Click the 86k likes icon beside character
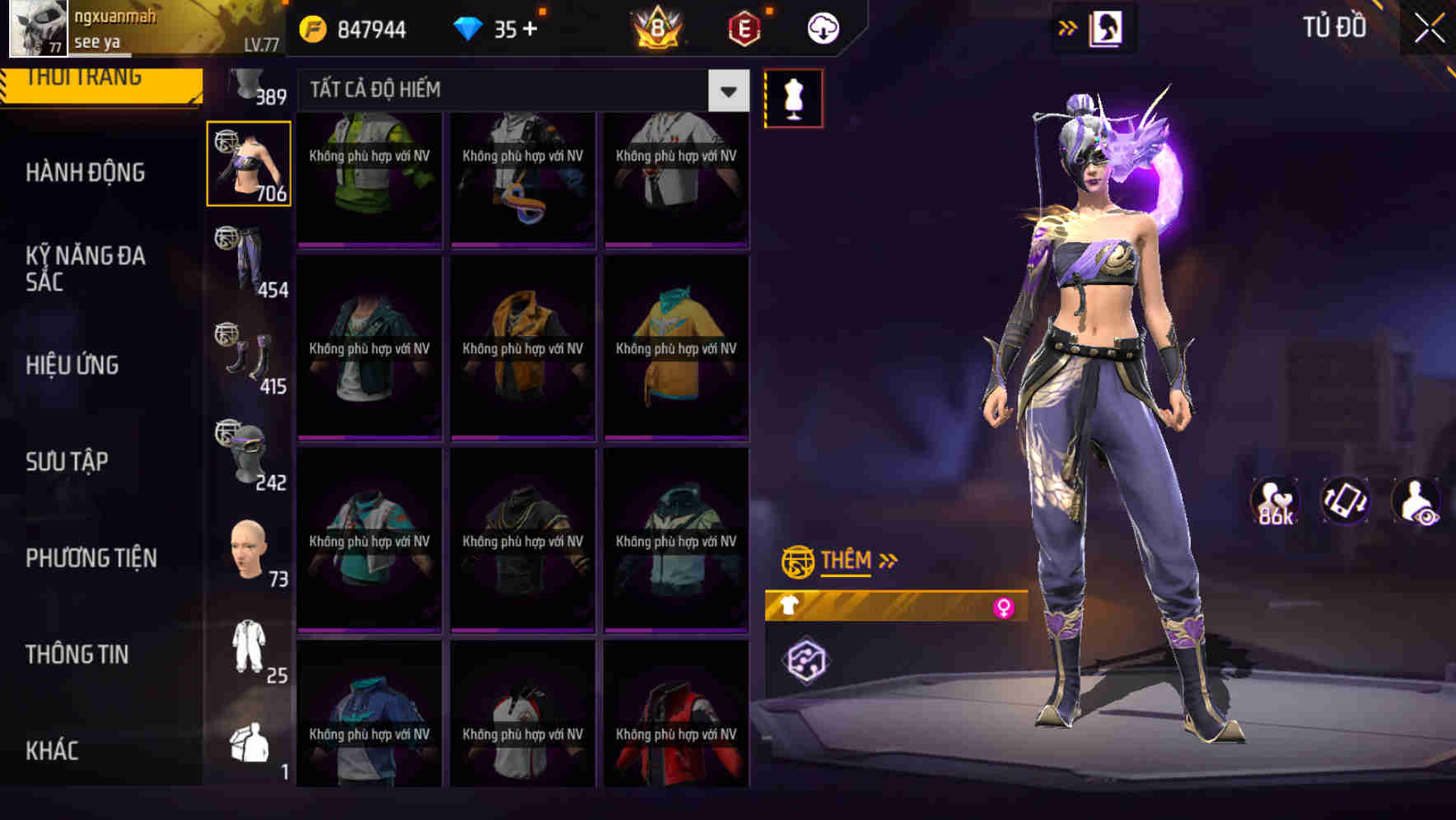1456x820 pixels. point(1276,498)
